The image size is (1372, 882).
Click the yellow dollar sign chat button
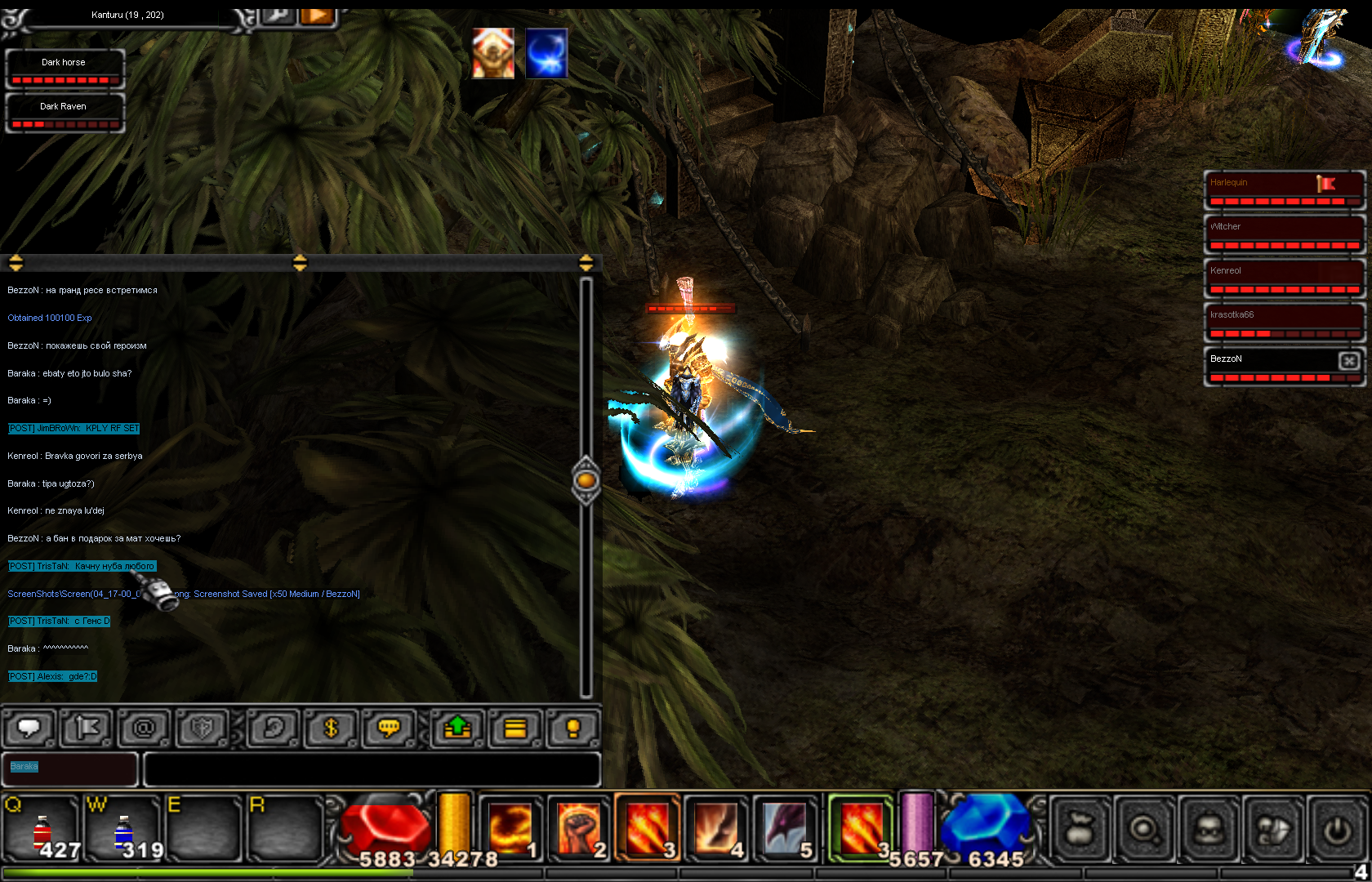pos(331,728)
